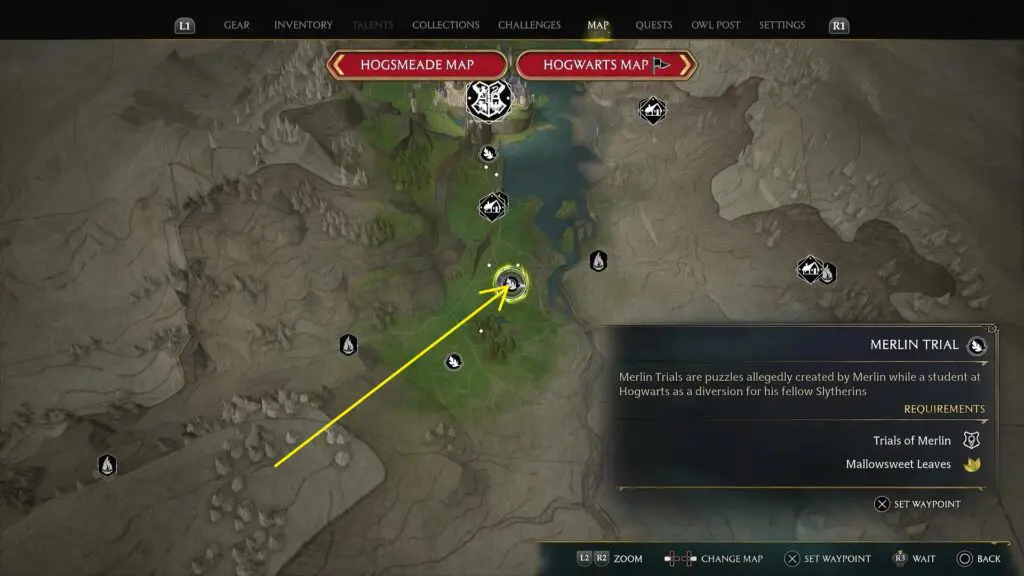Switch to Owl Post tab
This screenshot has width=1024, height=576.
(716, 25)
